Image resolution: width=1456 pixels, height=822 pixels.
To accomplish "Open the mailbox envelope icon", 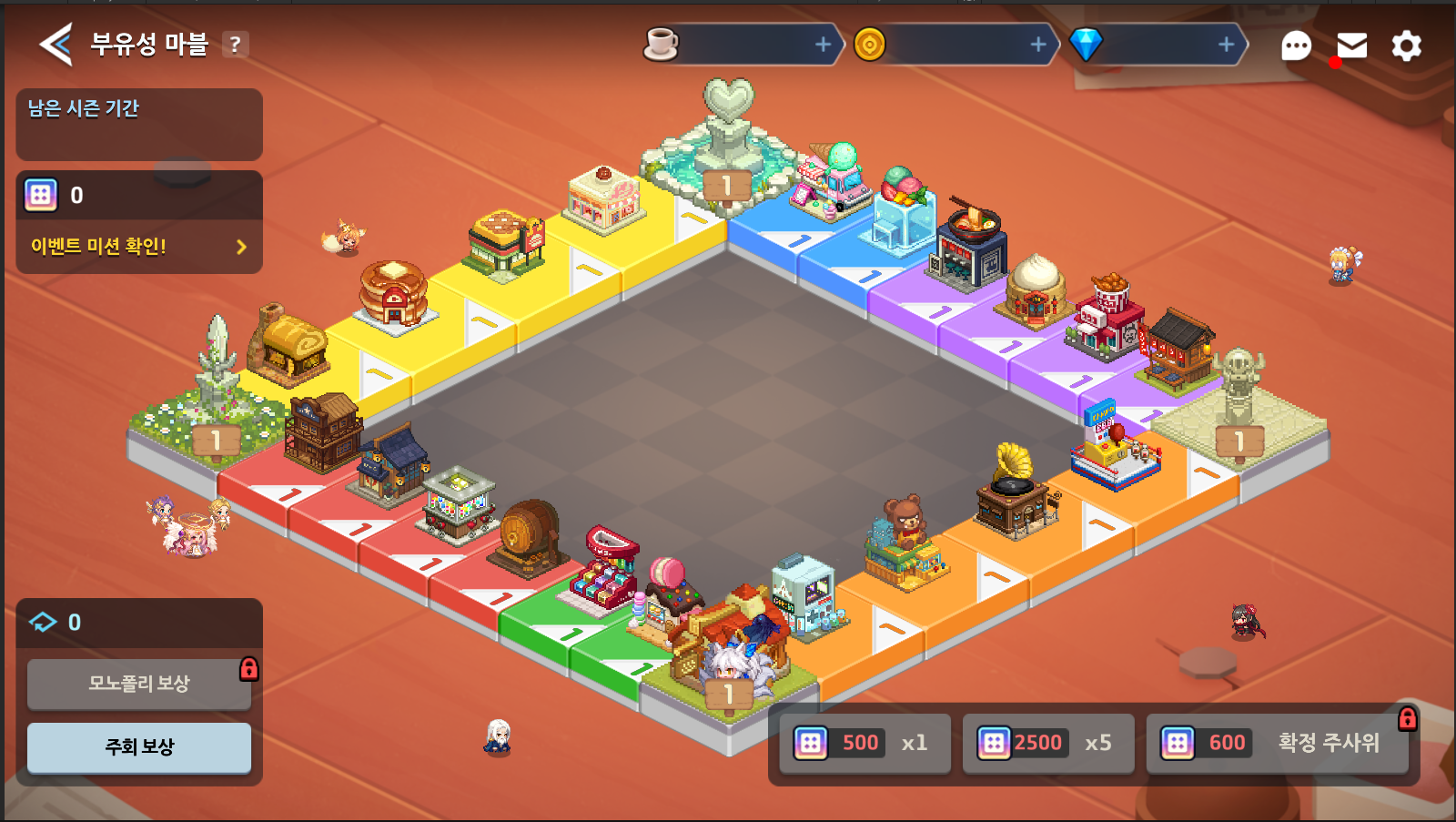I will (1351, 46).
